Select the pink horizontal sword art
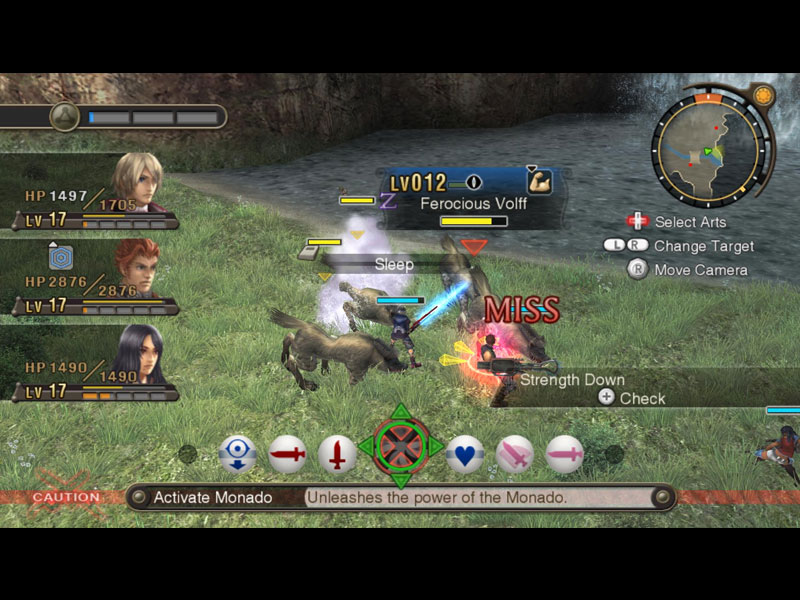This screenshot has width=800, height=600. point(565,455)
